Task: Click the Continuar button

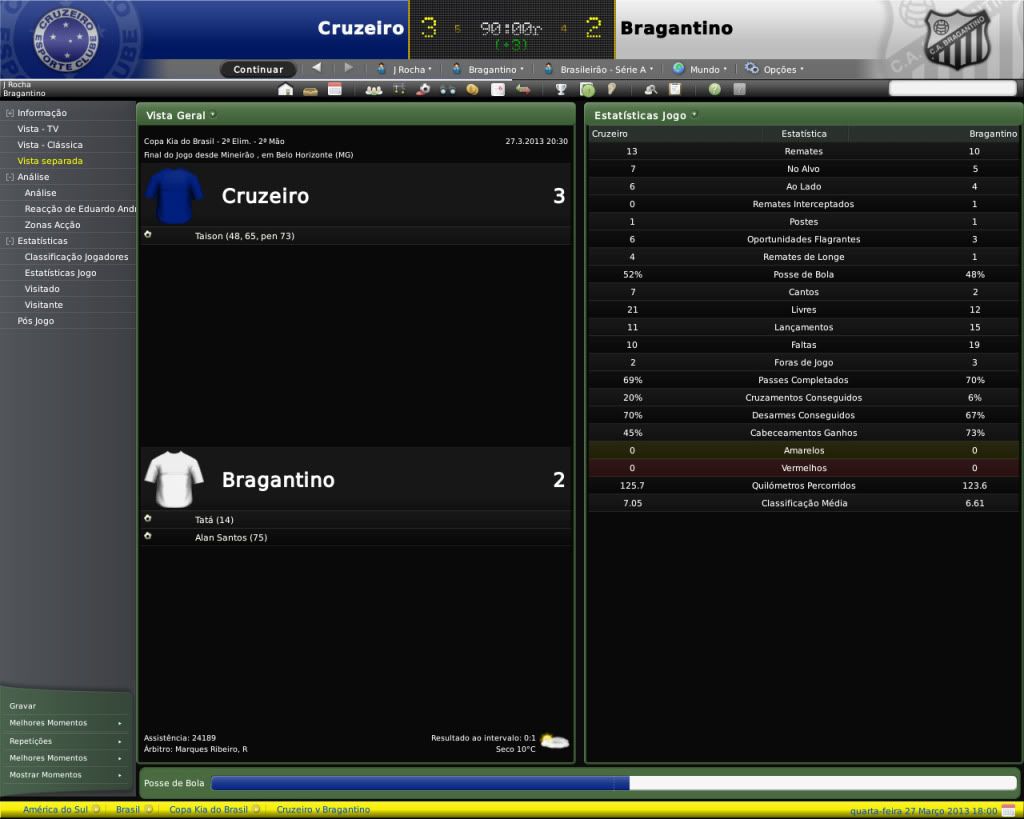Action: pyautogui.click(x=258, y=69)
